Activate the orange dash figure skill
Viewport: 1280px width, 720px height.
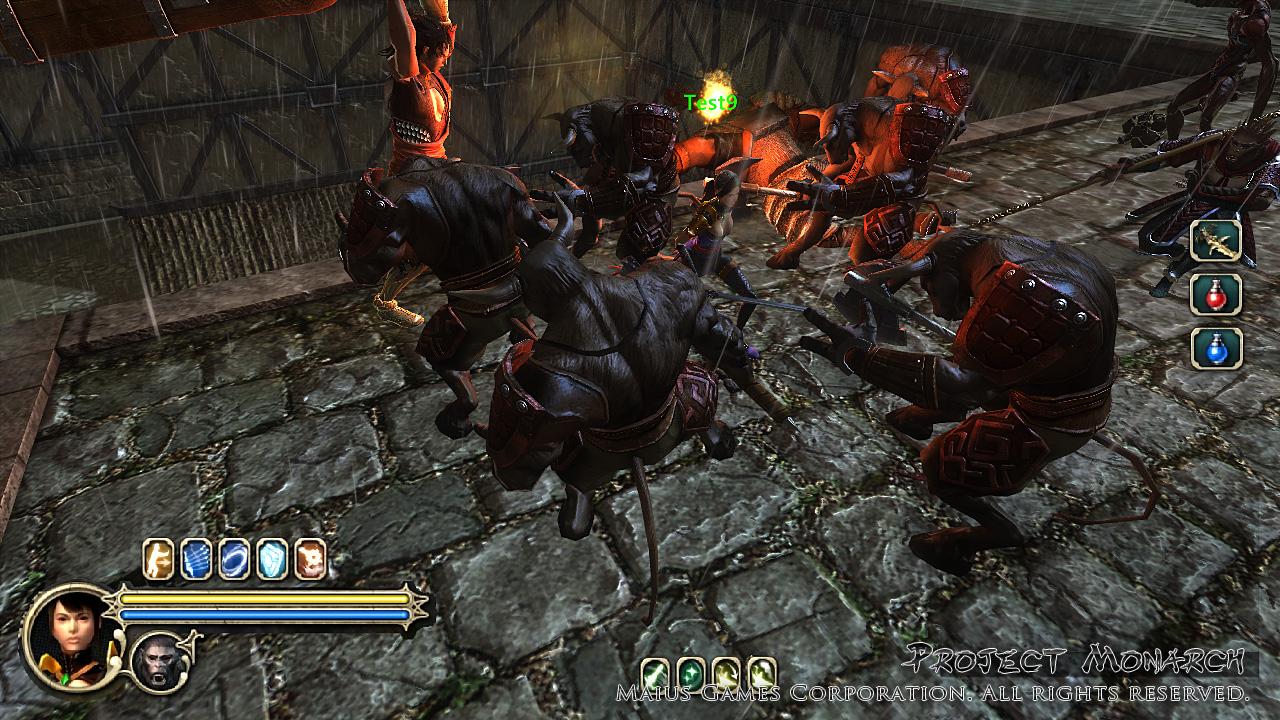pyautogui.click(x=158, y=559)
